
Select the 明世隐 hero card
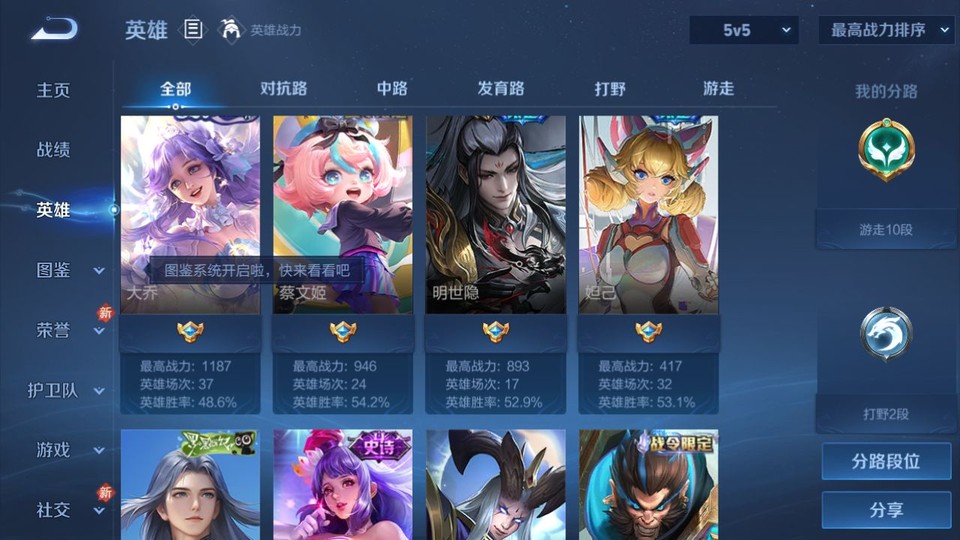click(x=495, y=215)
